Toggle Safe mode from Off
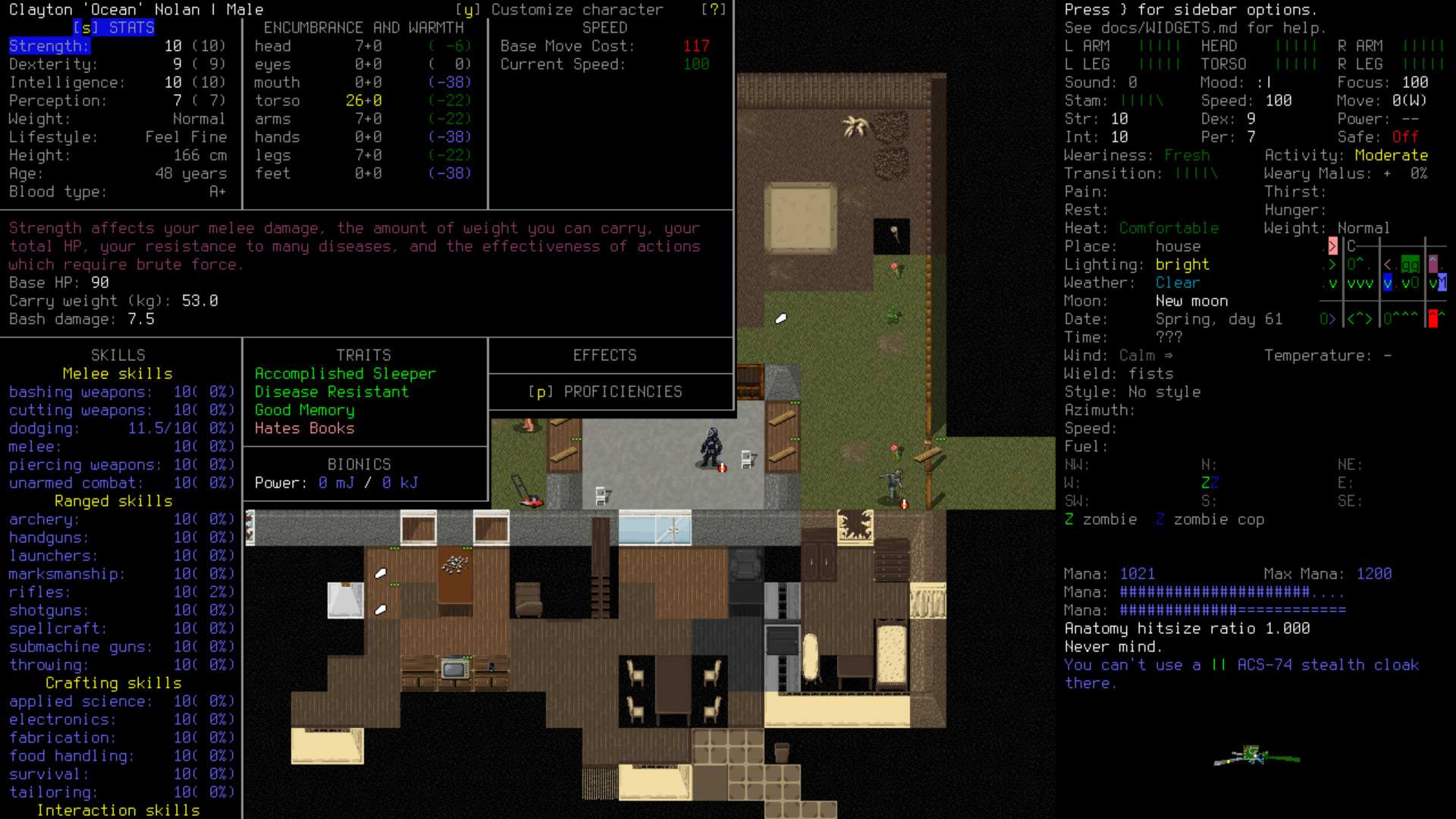 pos(1404,137)
